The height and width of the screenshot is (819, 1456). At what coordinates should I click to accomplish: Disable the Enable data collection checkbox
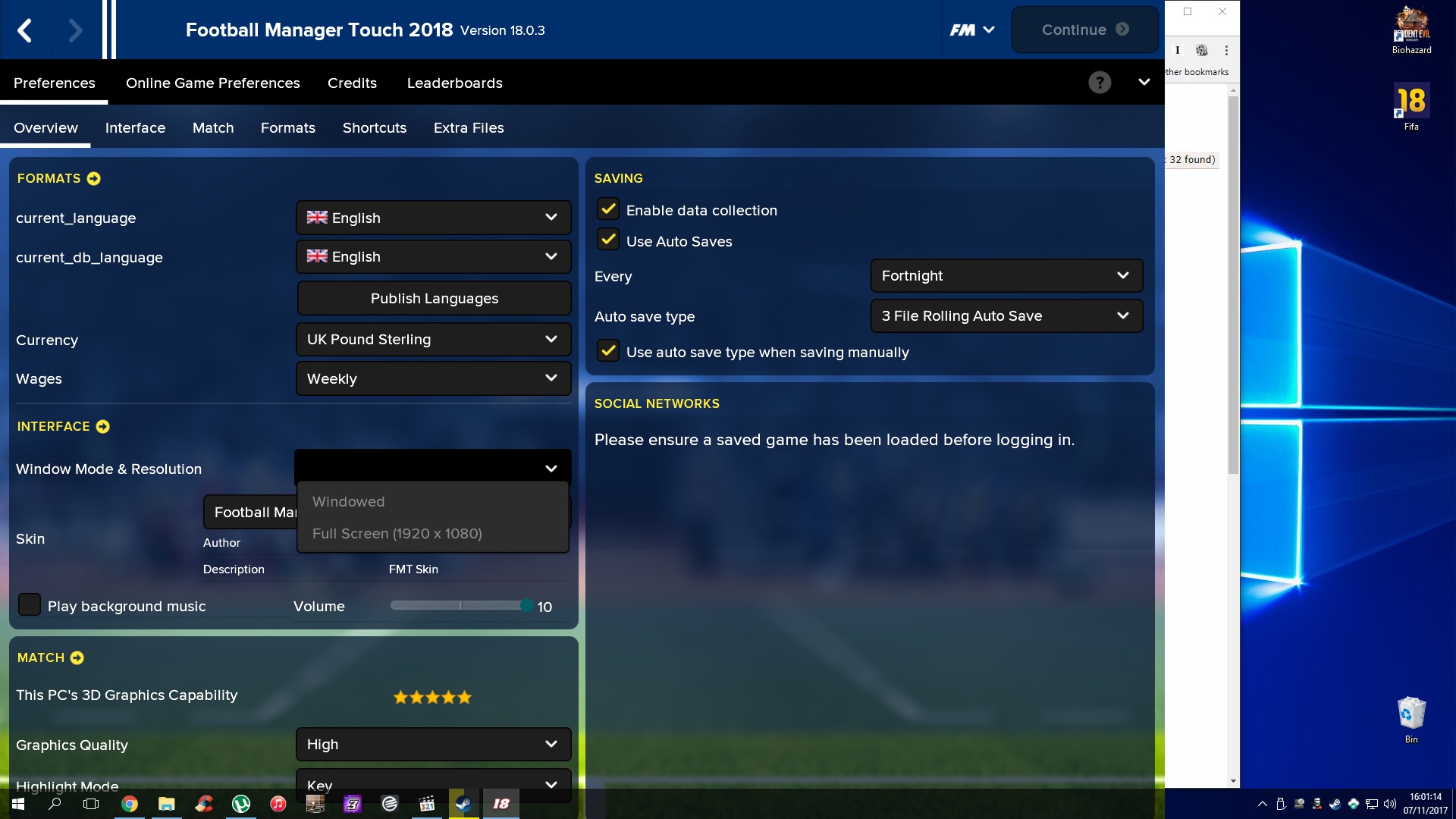coord(607,209)
